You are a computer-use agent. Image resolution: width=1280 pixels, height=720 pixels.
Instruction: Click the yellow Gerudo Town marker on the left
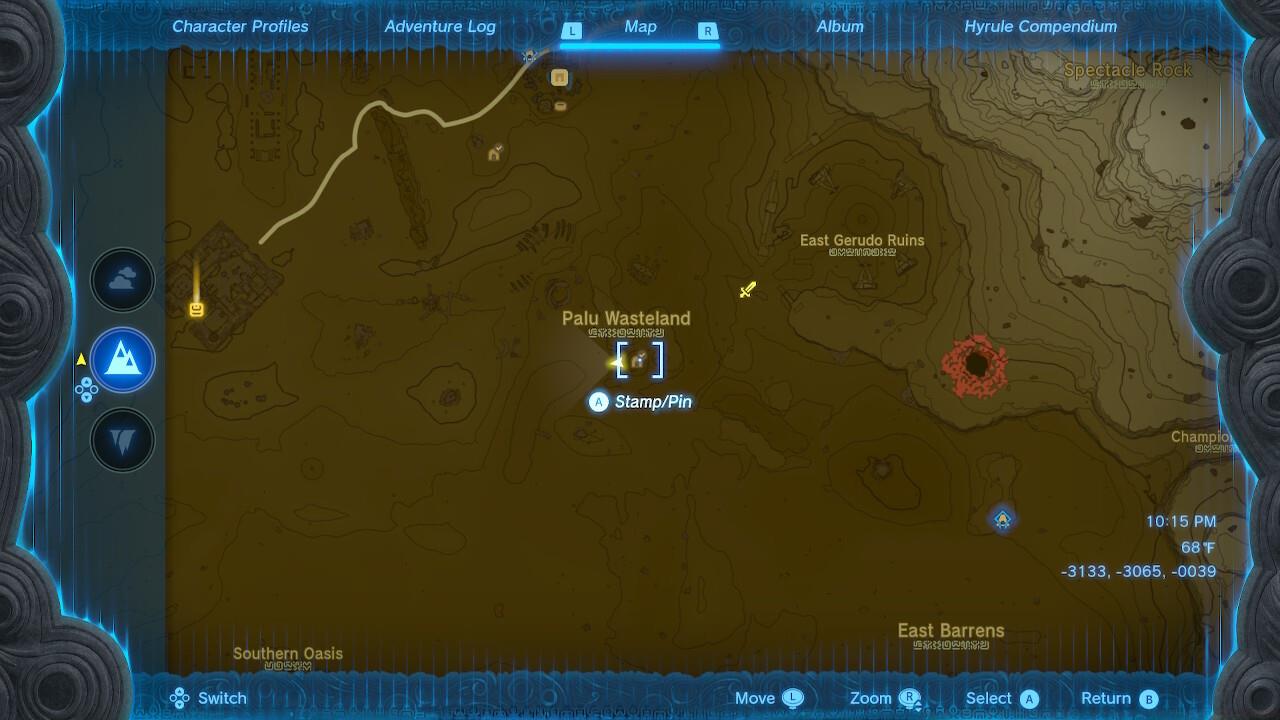pyautogui.click(x=195, y=308)
